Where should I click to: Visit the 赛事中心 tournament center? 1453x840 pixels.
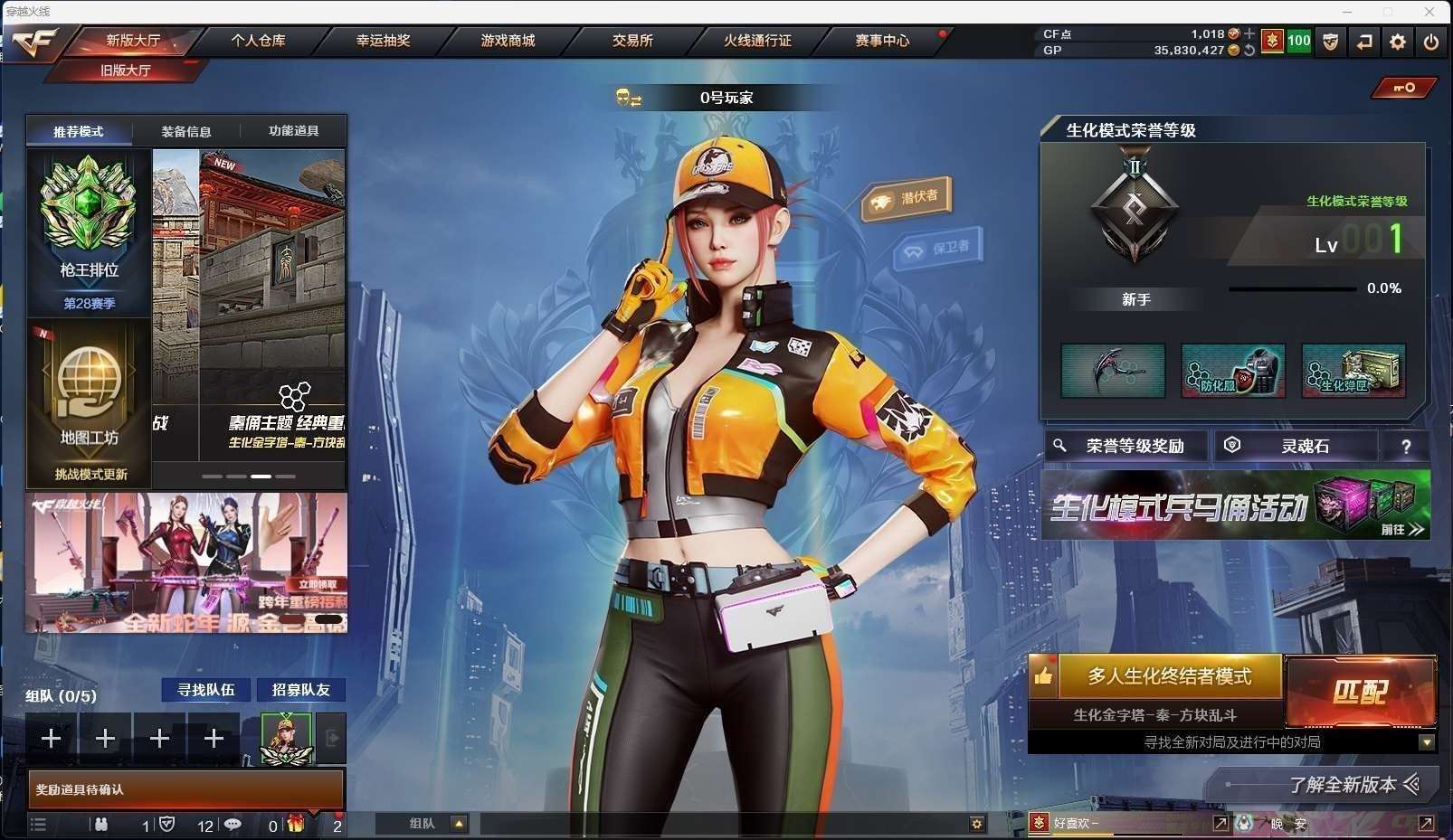[882, 41]
